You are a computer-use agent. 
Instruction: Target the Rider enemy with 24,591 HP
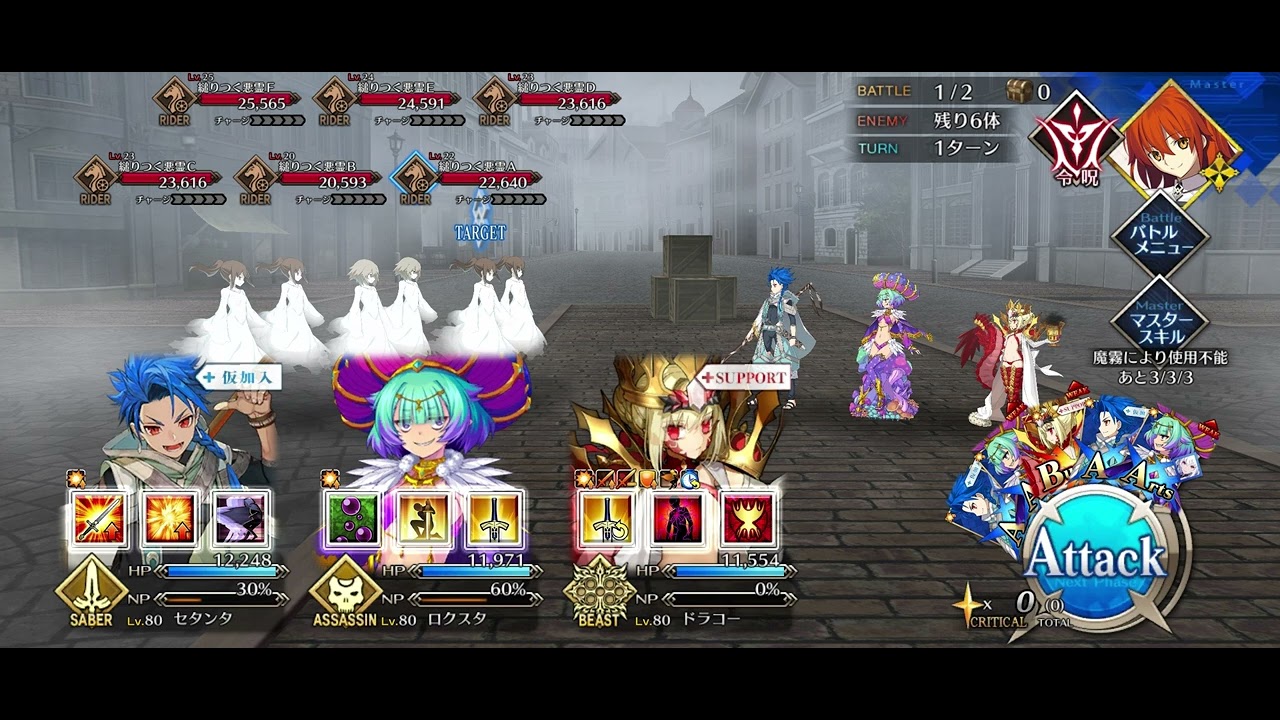click(390, 103)
